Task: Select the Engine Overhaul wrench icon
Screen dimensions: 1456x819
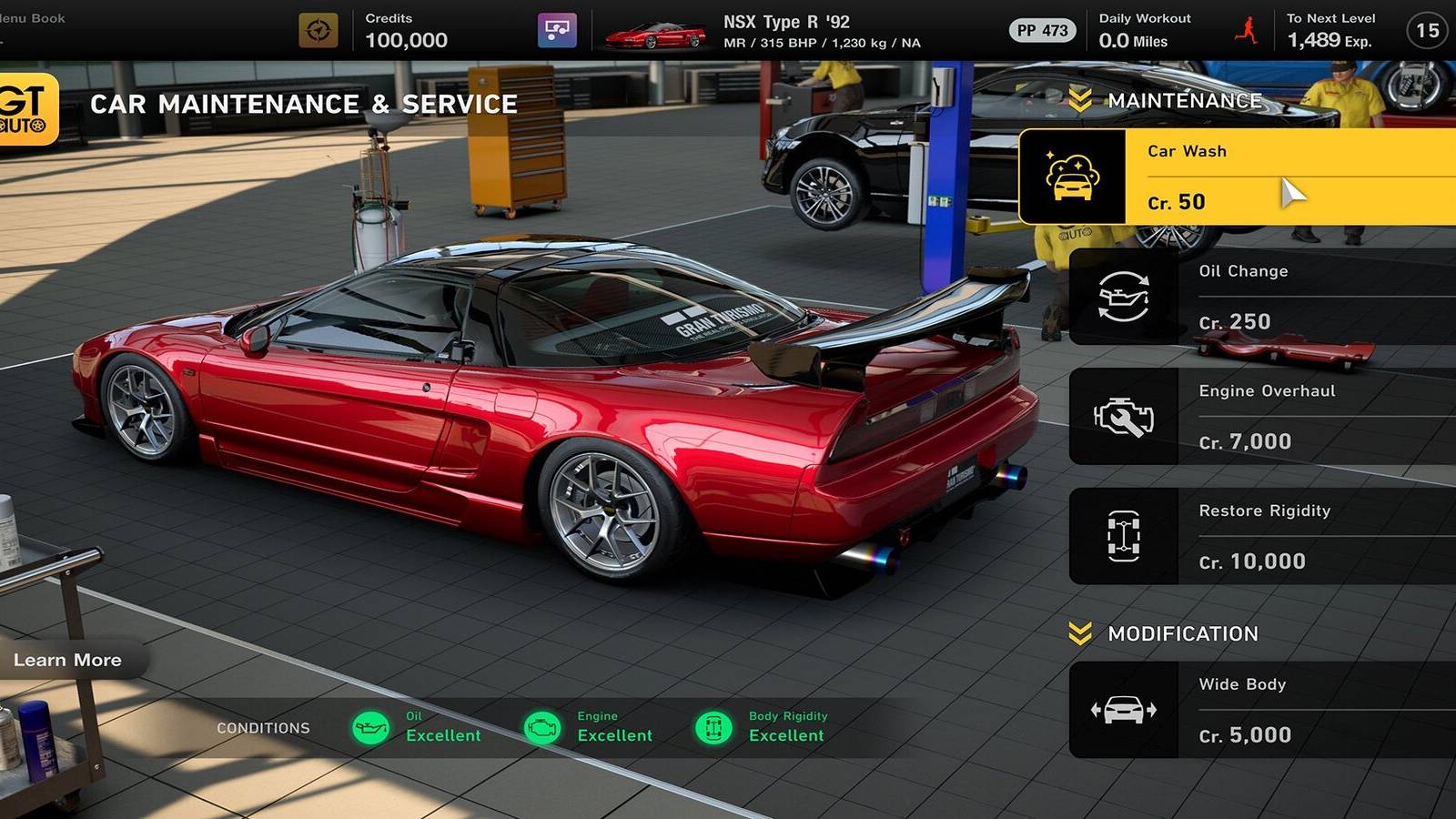Action: (1124, 417)
